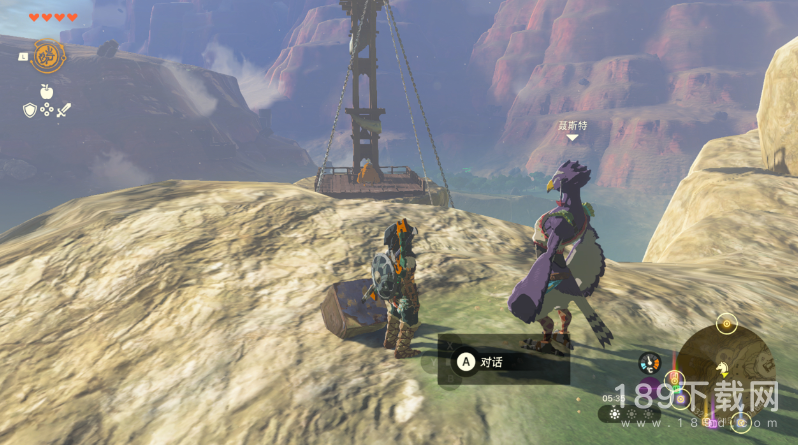Screen dimensions: 798x445
Task: Select the 对话 talk prompt box
Action: pyautogui.click(x=503, y=361)
